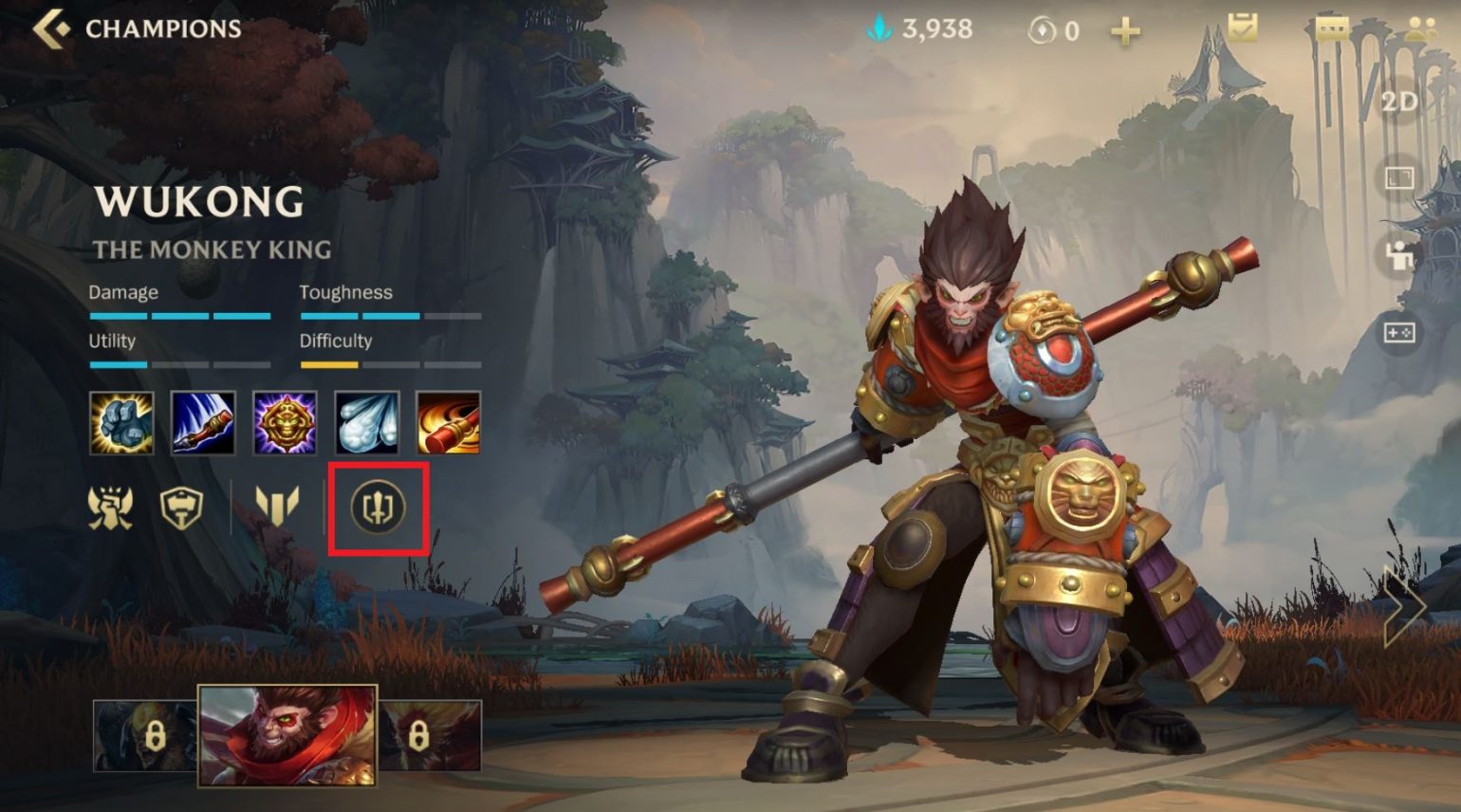Image resolution: width=1461 pixels, height=812 pixels.
Task: Choose the default Wukong skin thumbnail
Action: [x=287, y=736]
